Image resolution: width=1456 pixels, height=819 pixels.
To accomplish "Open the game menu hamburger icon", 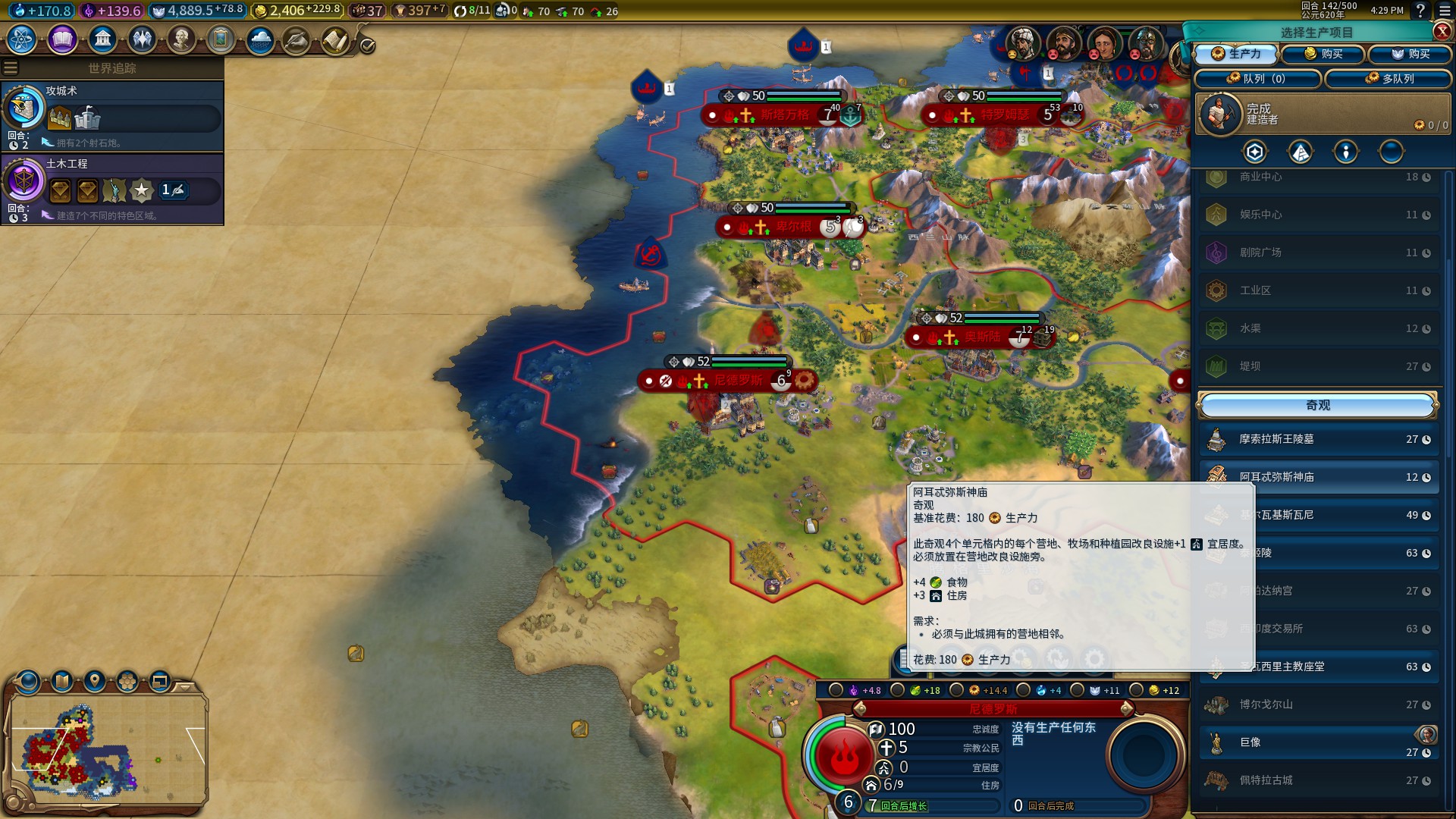I will (1445, 11).
